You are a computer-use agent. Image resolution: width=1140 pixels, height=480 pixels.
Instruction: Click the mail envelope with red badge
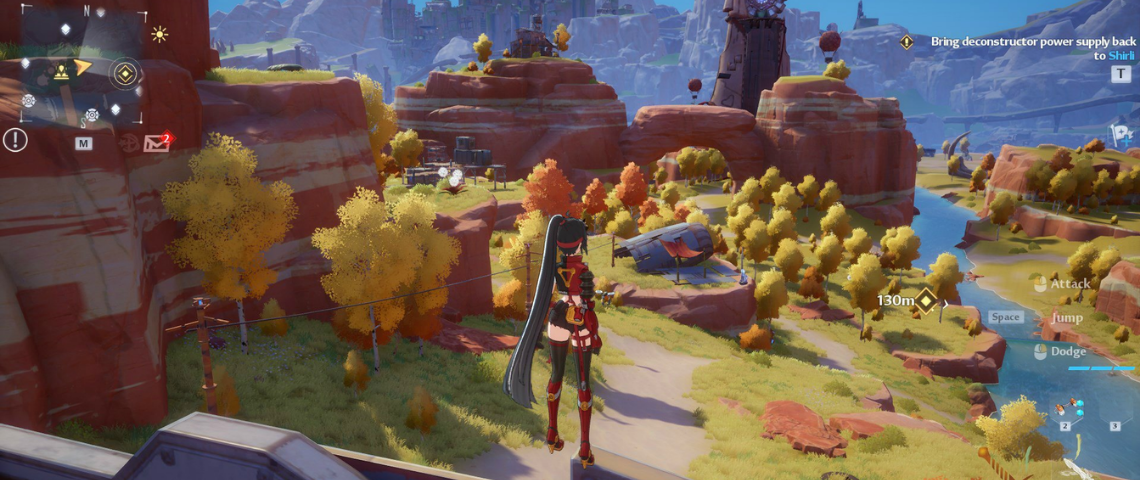tap(157, 142)
